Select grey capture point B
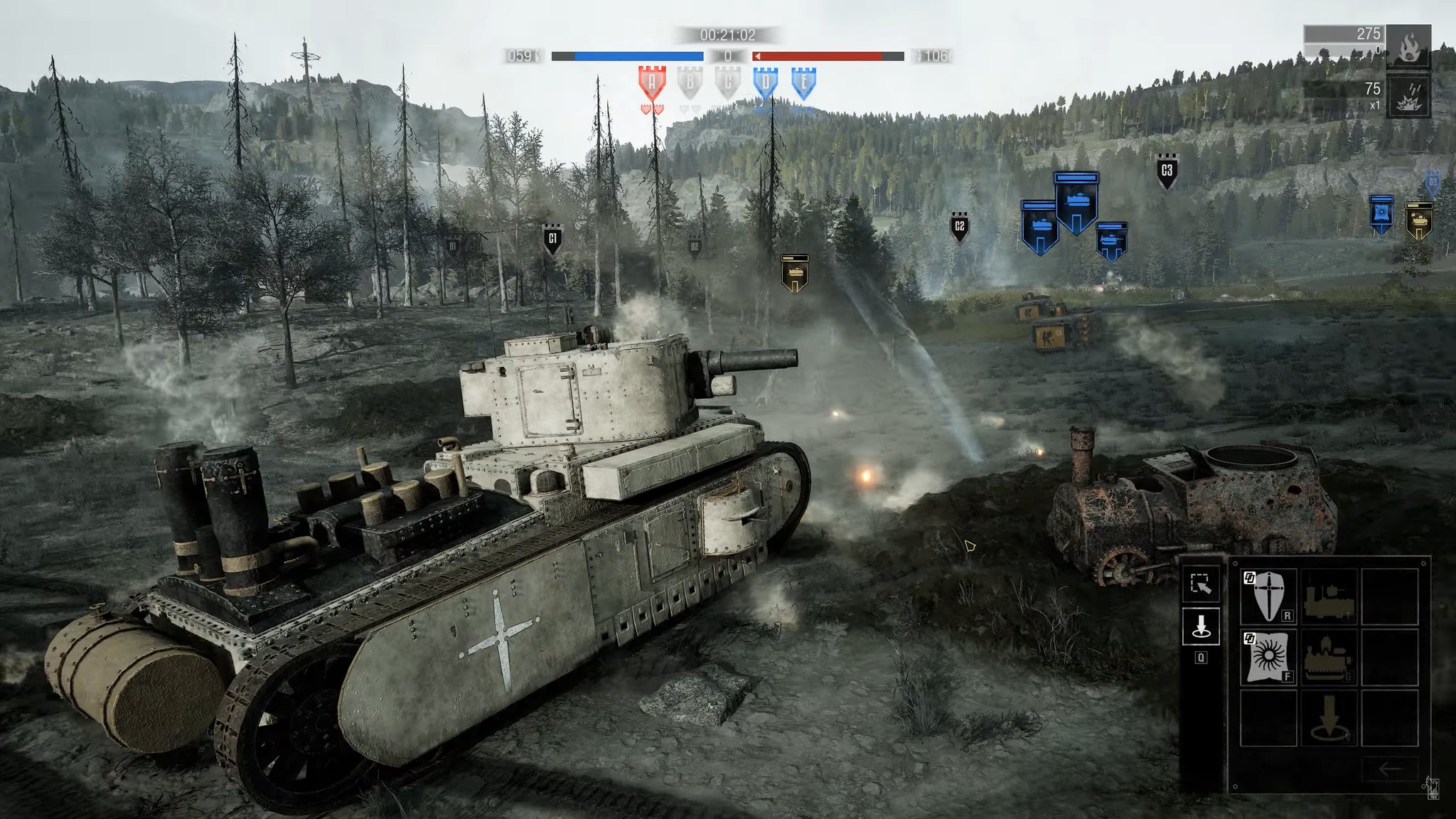 click(x=690, y=83)
